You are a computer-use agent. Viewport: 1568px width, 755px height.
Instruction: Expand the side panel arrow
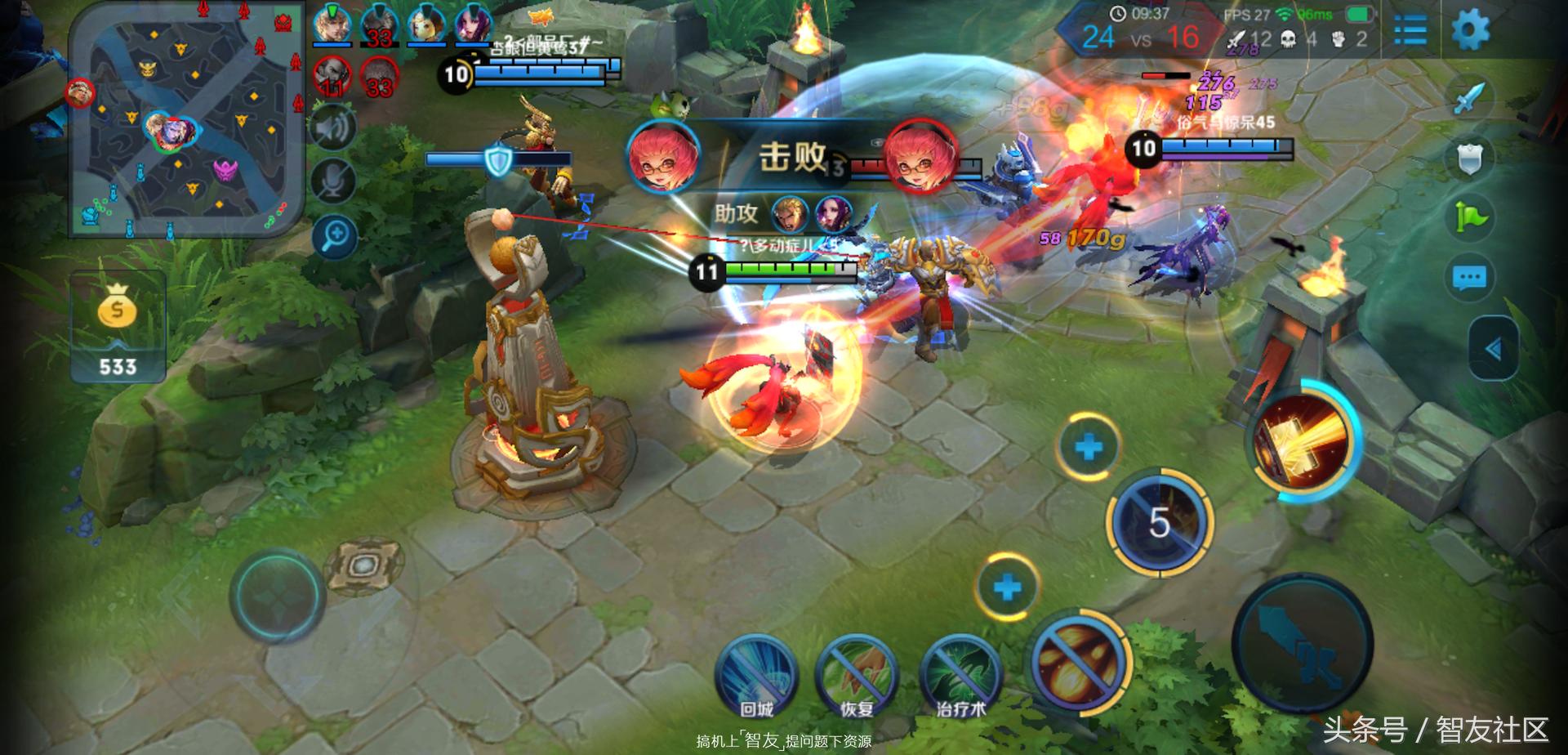click(1493, 349)
